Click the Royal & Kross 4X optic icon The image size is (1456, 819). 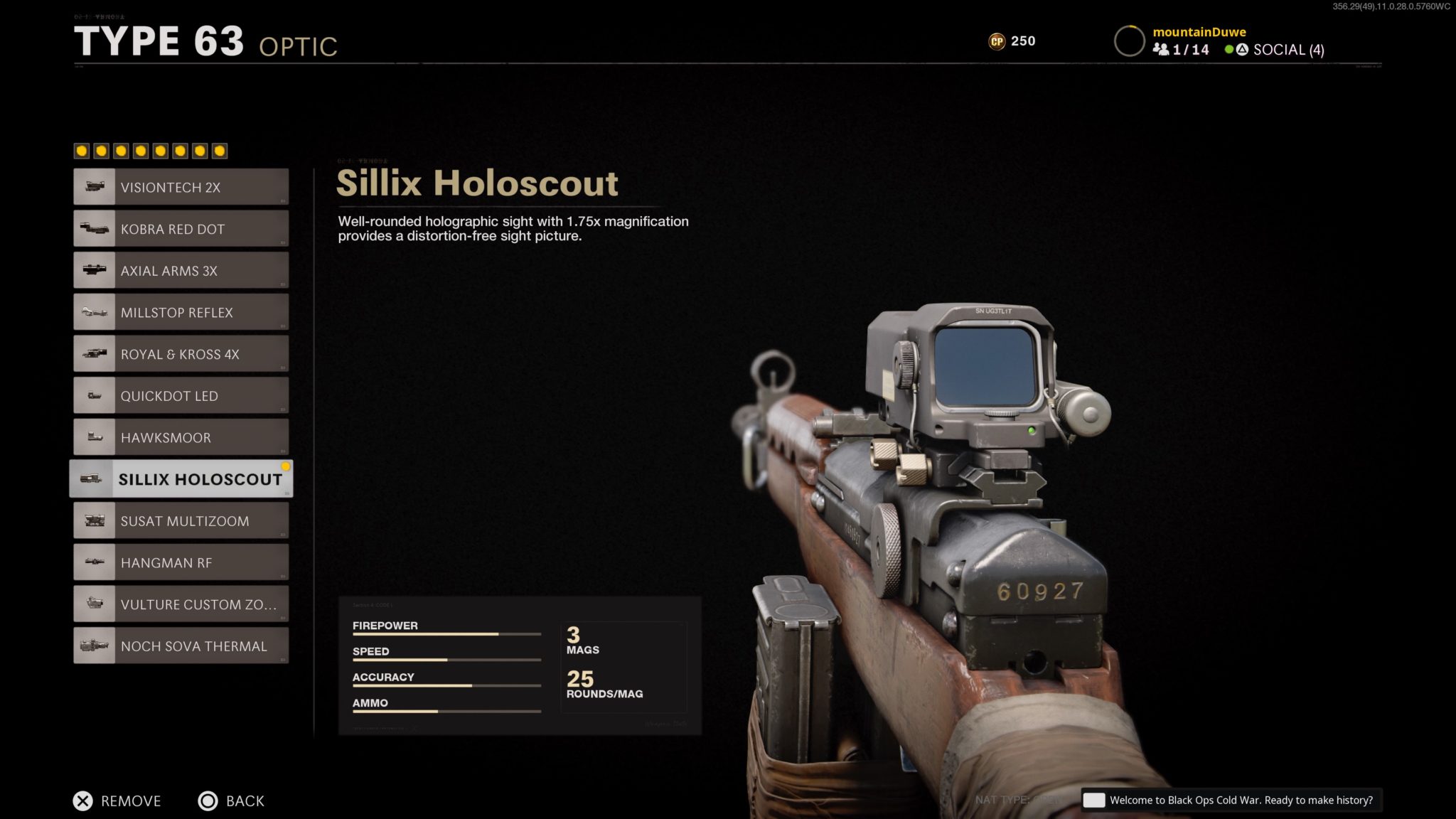pyautogui.click(x=94, y=353)
